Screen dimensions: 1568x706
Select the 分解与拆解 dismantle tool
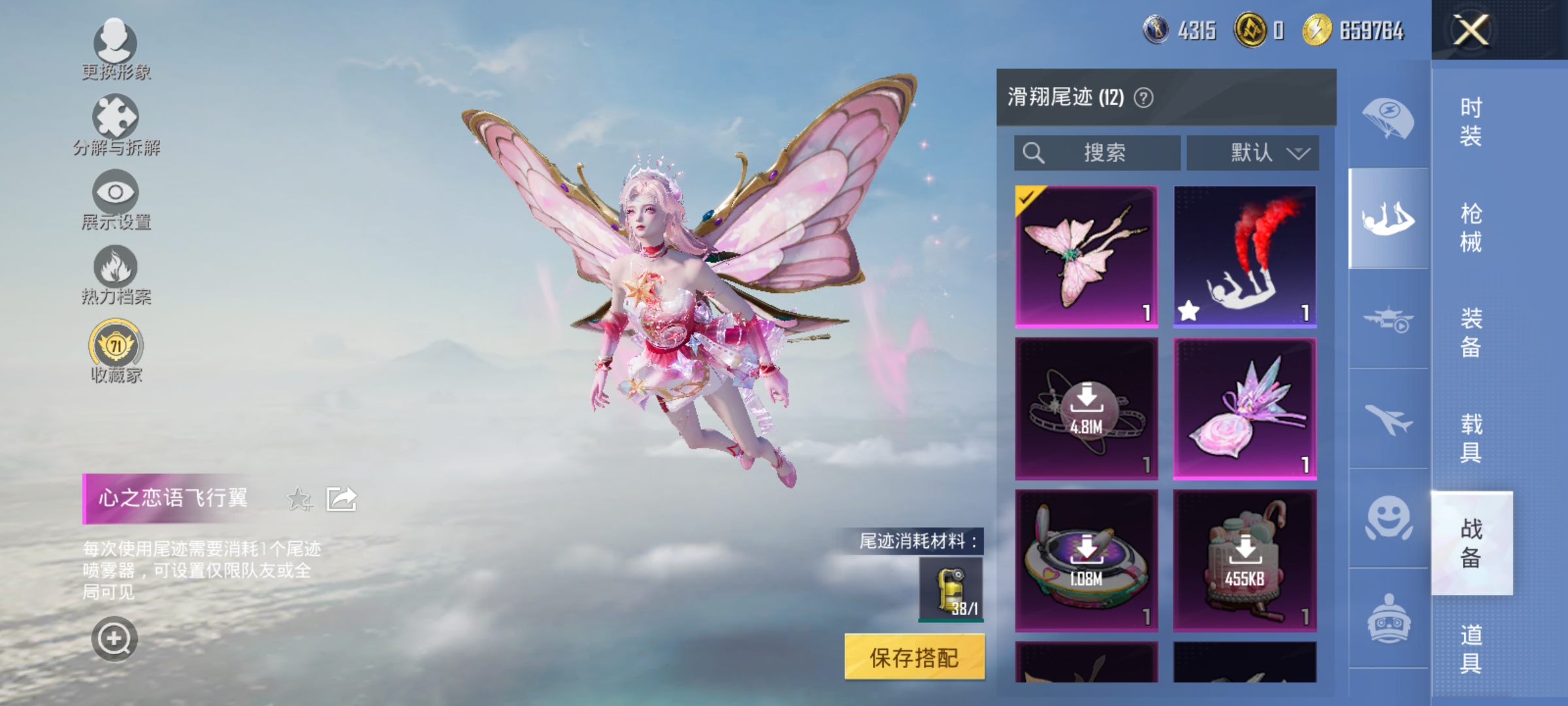point(116,124)
